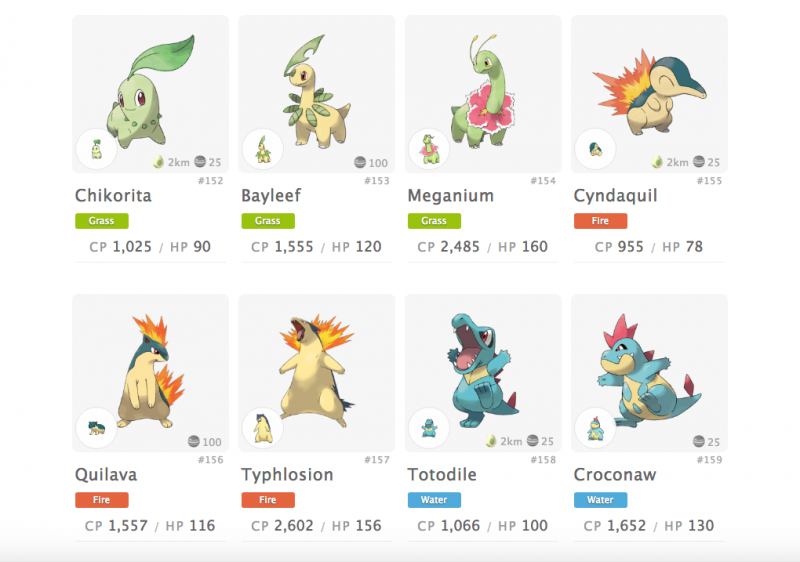800x562 pixels.
Task: Open the Fire type tag under Typhlosion
Action: [267, 500]
